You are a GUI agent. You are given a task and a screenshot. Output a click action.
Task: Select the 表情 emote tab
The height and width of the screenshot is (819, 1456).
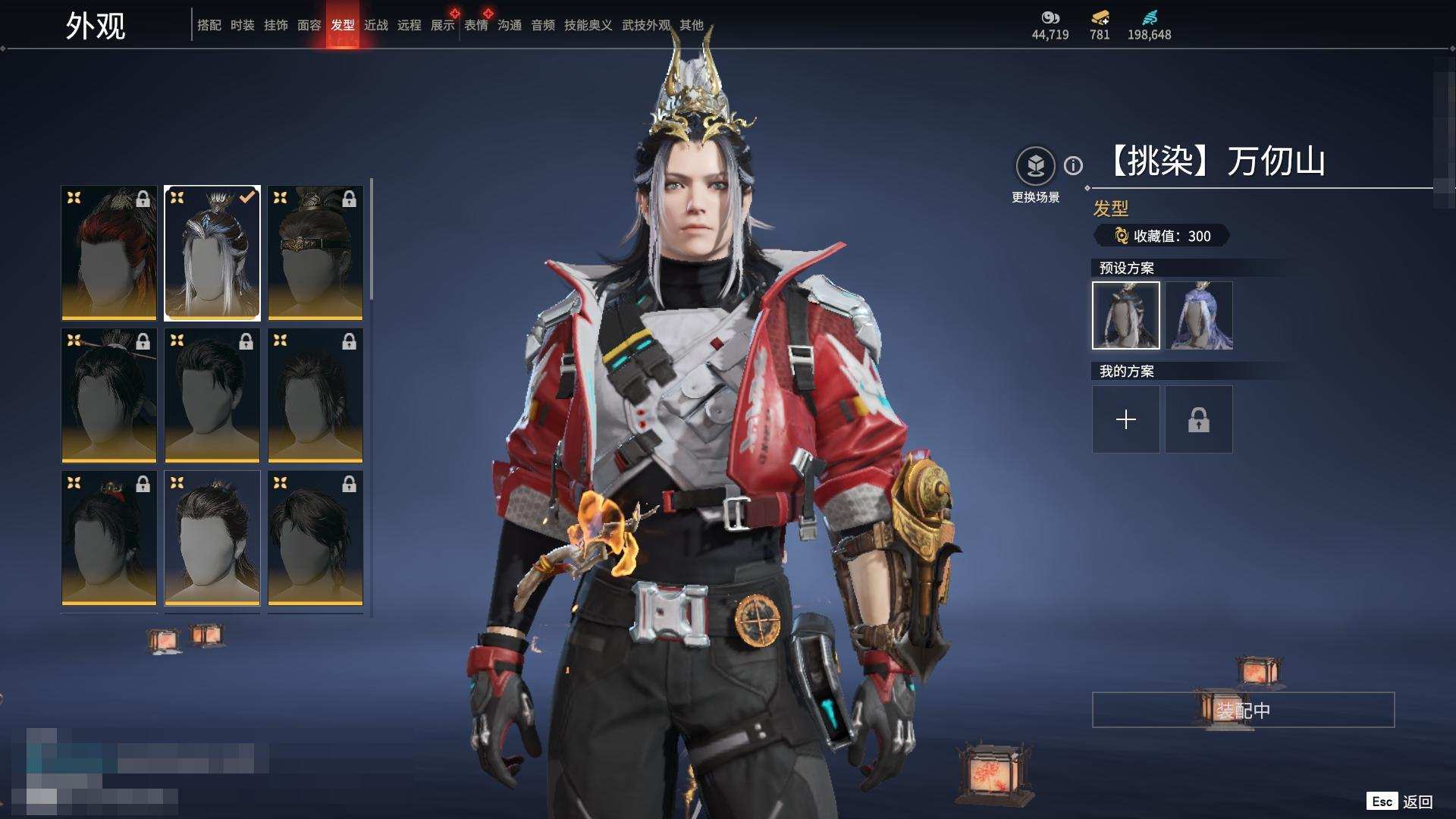click(475, 25)
